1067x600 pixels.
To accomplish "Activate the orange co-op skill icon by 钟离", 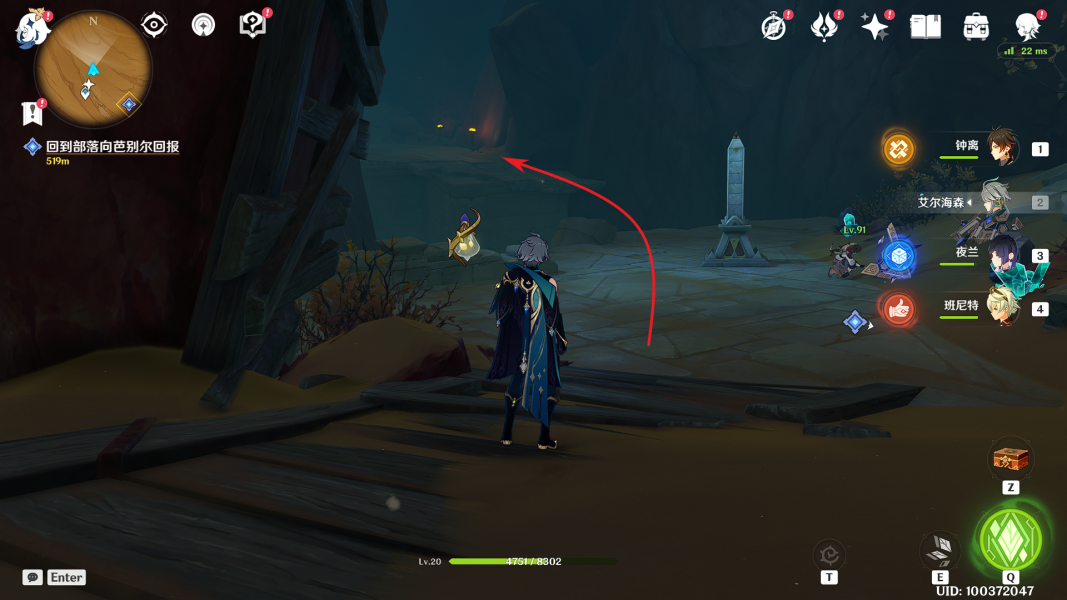I will tap(898, 150).
